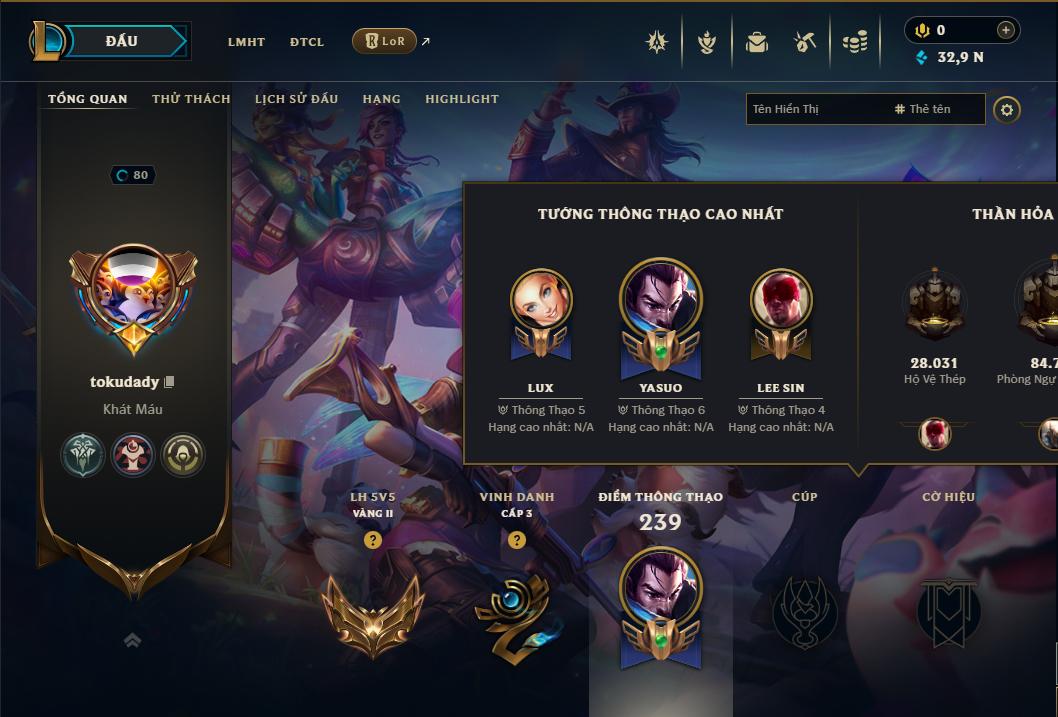The width and height of the screenshot is (1058, 717).
Task: Open the backpack collection icon
Action: [757, 42]
